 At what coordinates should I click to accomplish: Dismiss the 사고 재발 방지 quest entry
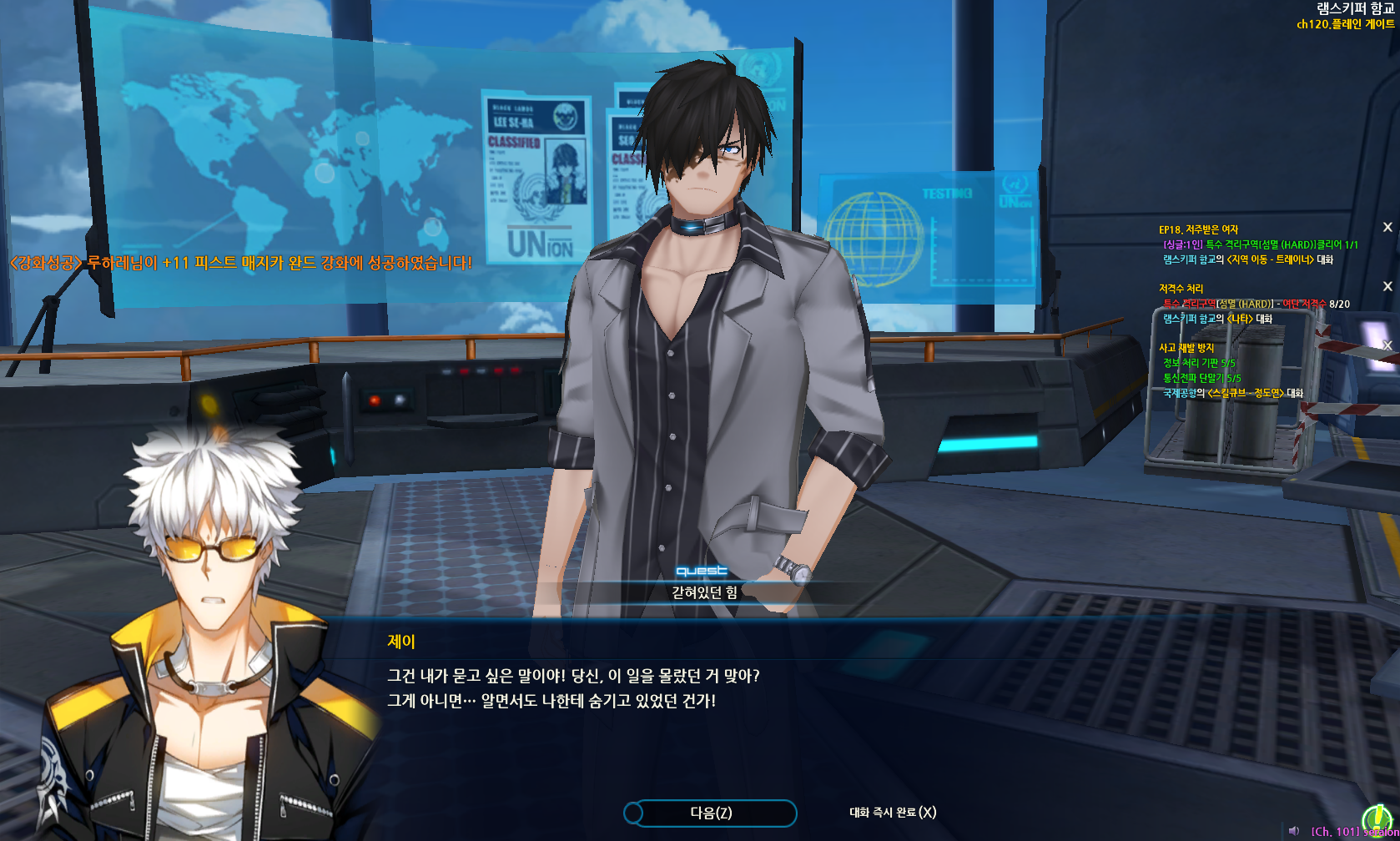(x=1387, y=345)
